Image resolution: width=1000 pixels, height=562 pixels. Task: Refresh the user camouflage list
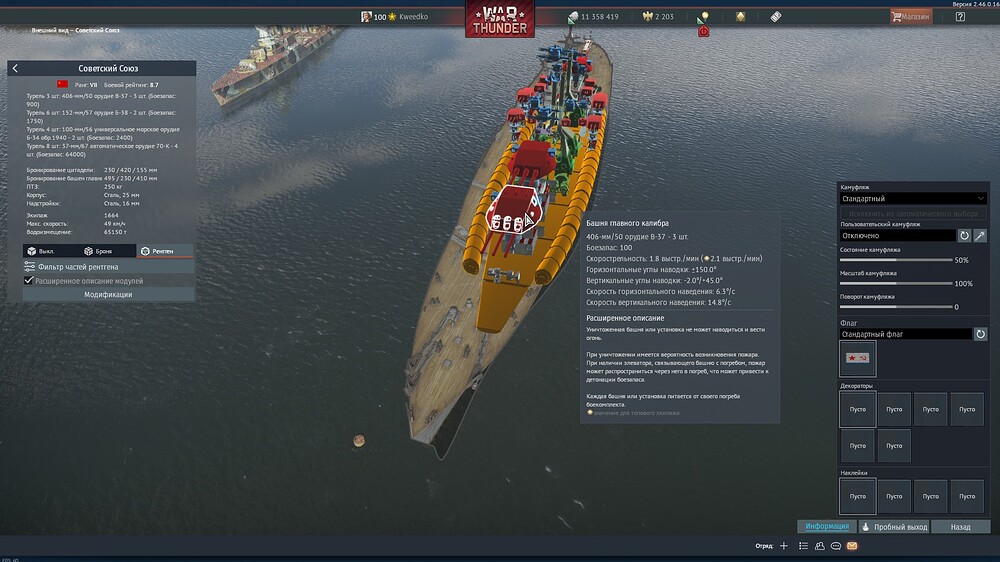[x=965, y=235]
